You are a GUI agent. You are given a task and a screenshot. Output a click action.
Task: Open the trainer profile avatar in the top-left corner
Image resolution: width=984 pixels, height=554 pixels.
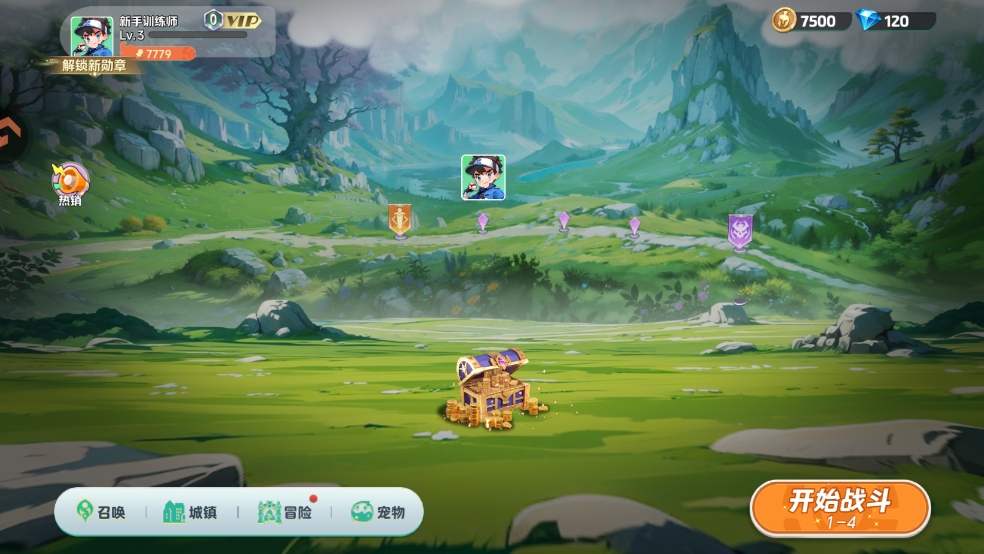tap(92, 36)
